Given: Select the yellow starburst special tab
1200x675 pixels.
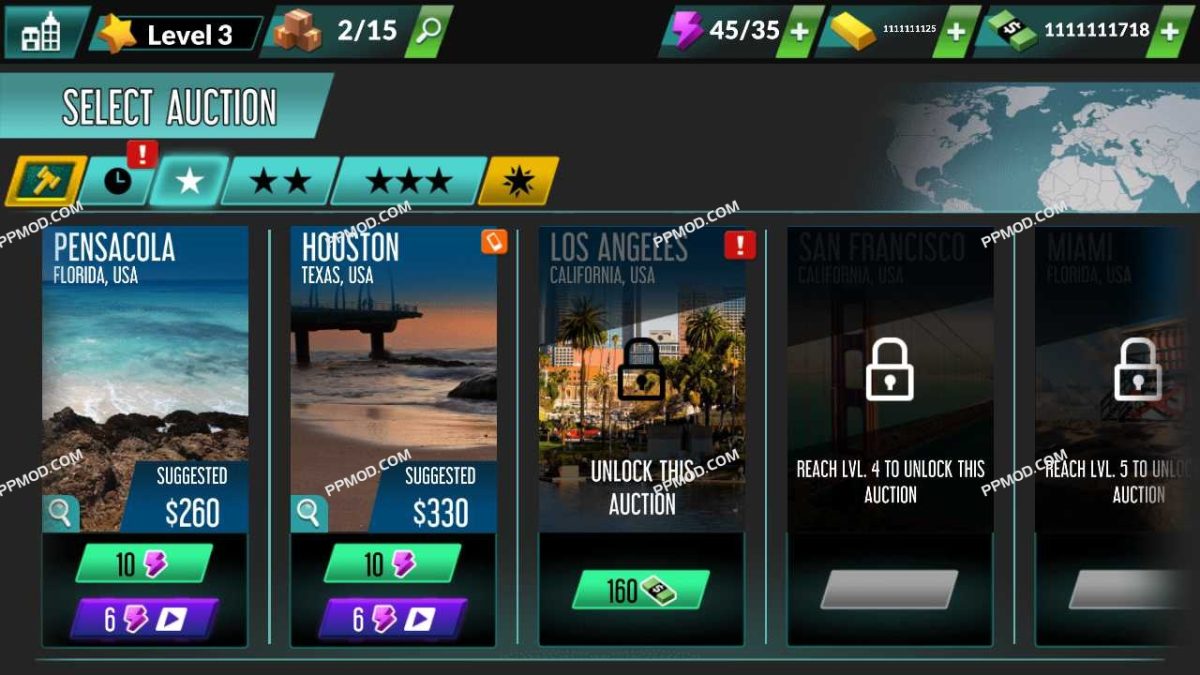Looking at the screenshot, I should click(x=520, y=181).
